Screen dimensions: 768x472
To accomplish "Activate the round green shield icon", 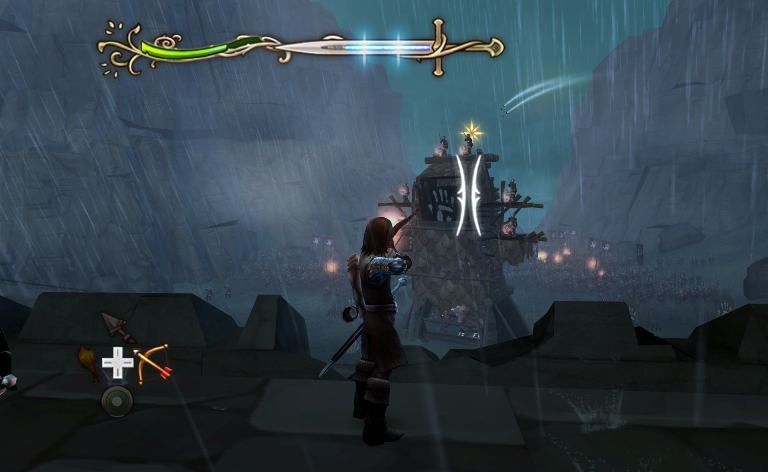I will pyautogui.click(x=117, y=401).
